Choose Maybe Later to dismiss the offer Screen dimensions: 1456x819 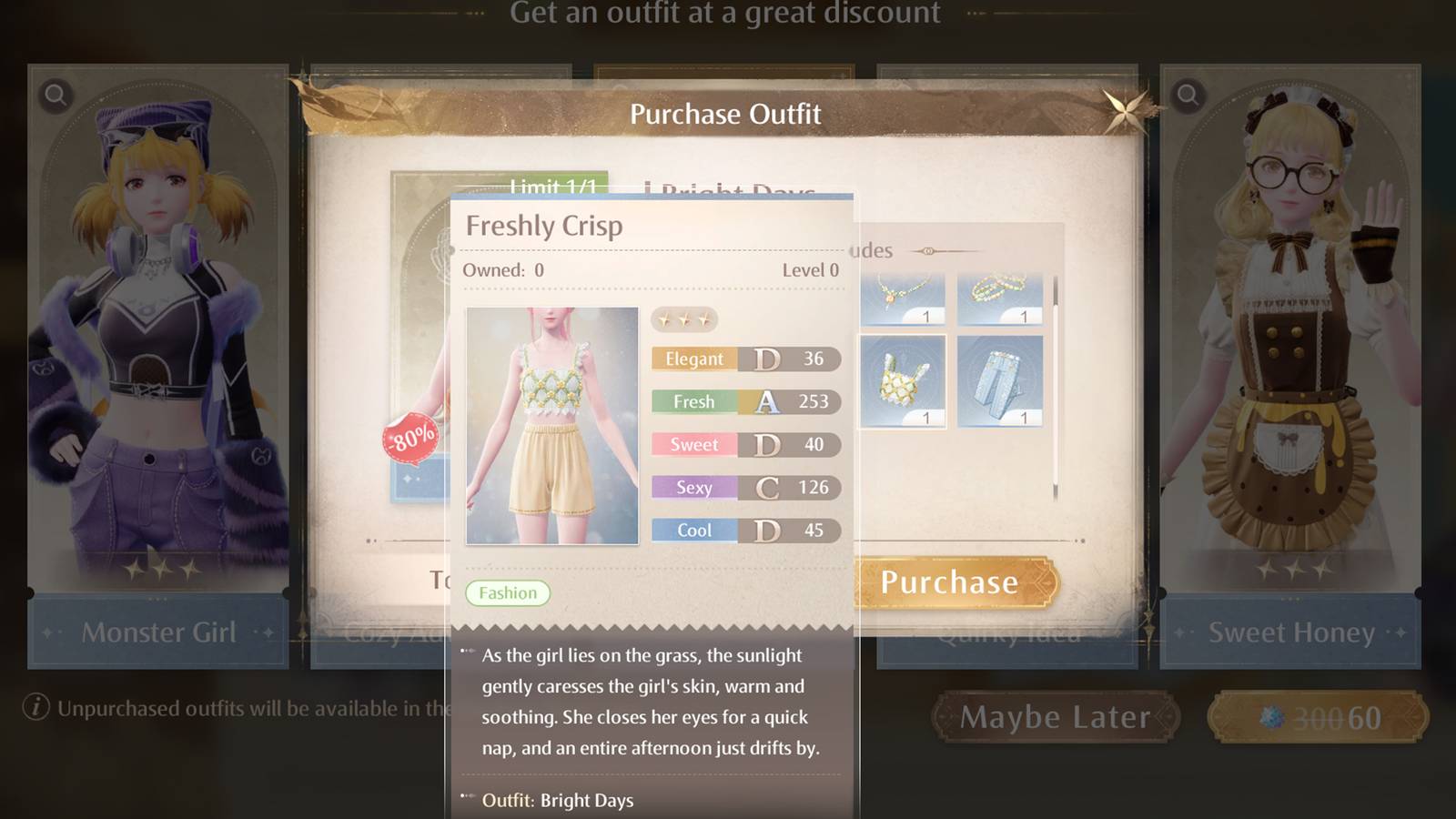(x=1056, y=716)
